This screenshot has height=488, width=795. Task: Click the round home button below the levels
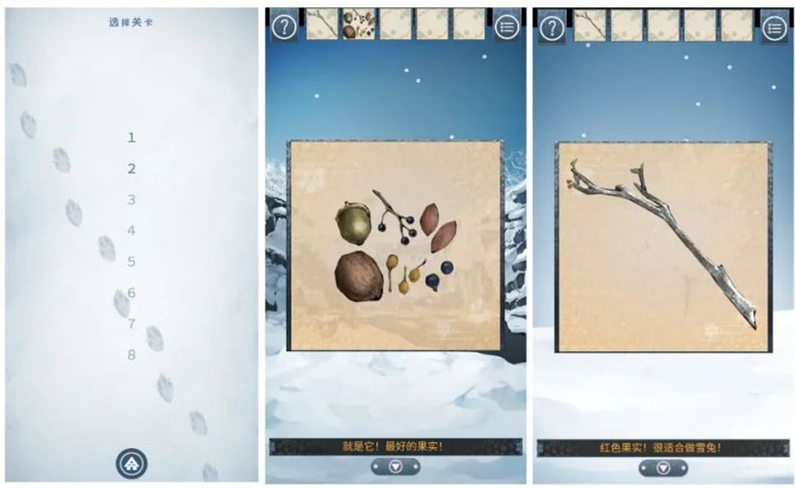pos(131,462)
